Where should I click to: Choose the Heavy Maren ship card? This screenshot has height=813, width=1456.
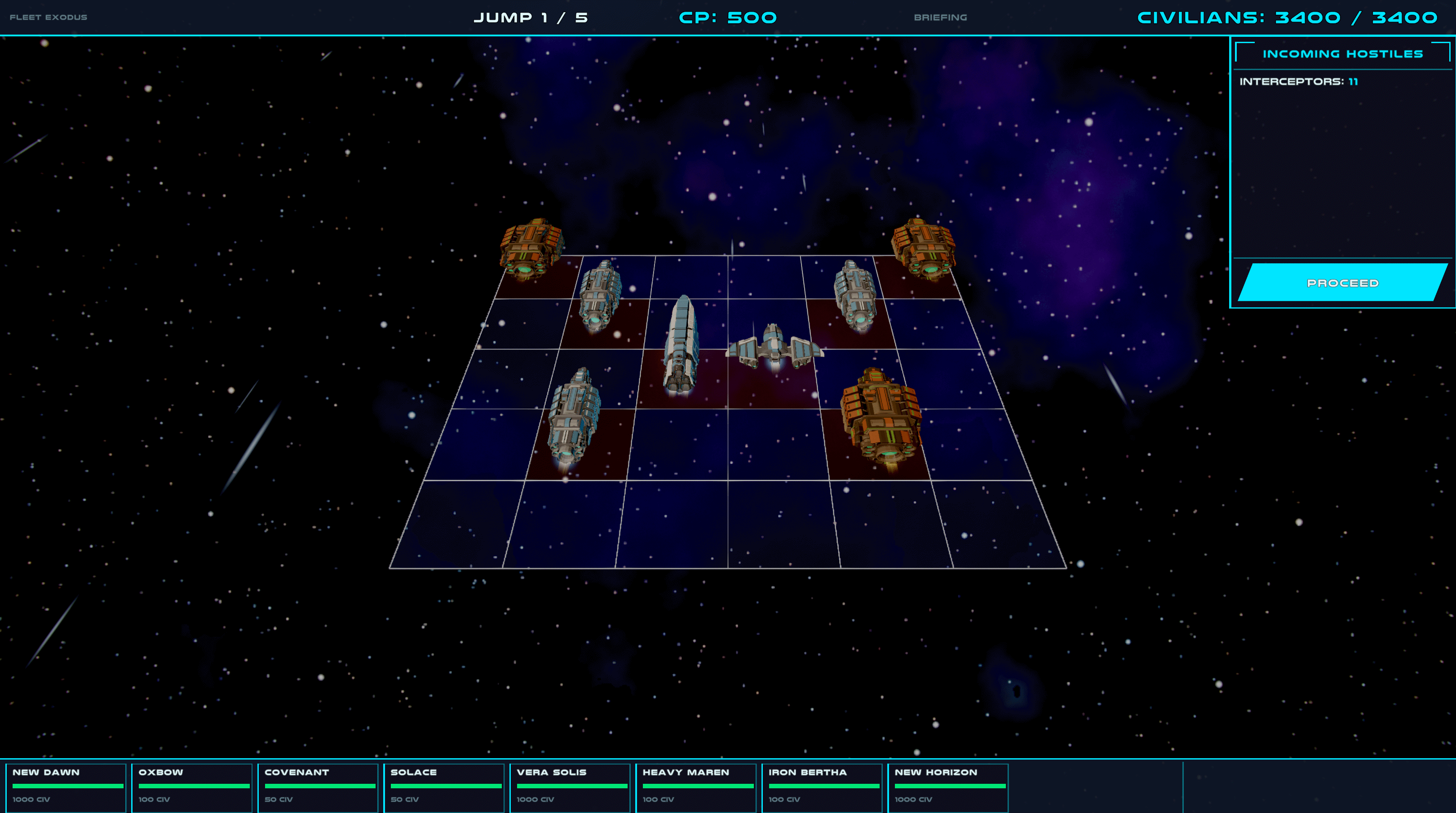coord(696,787)
